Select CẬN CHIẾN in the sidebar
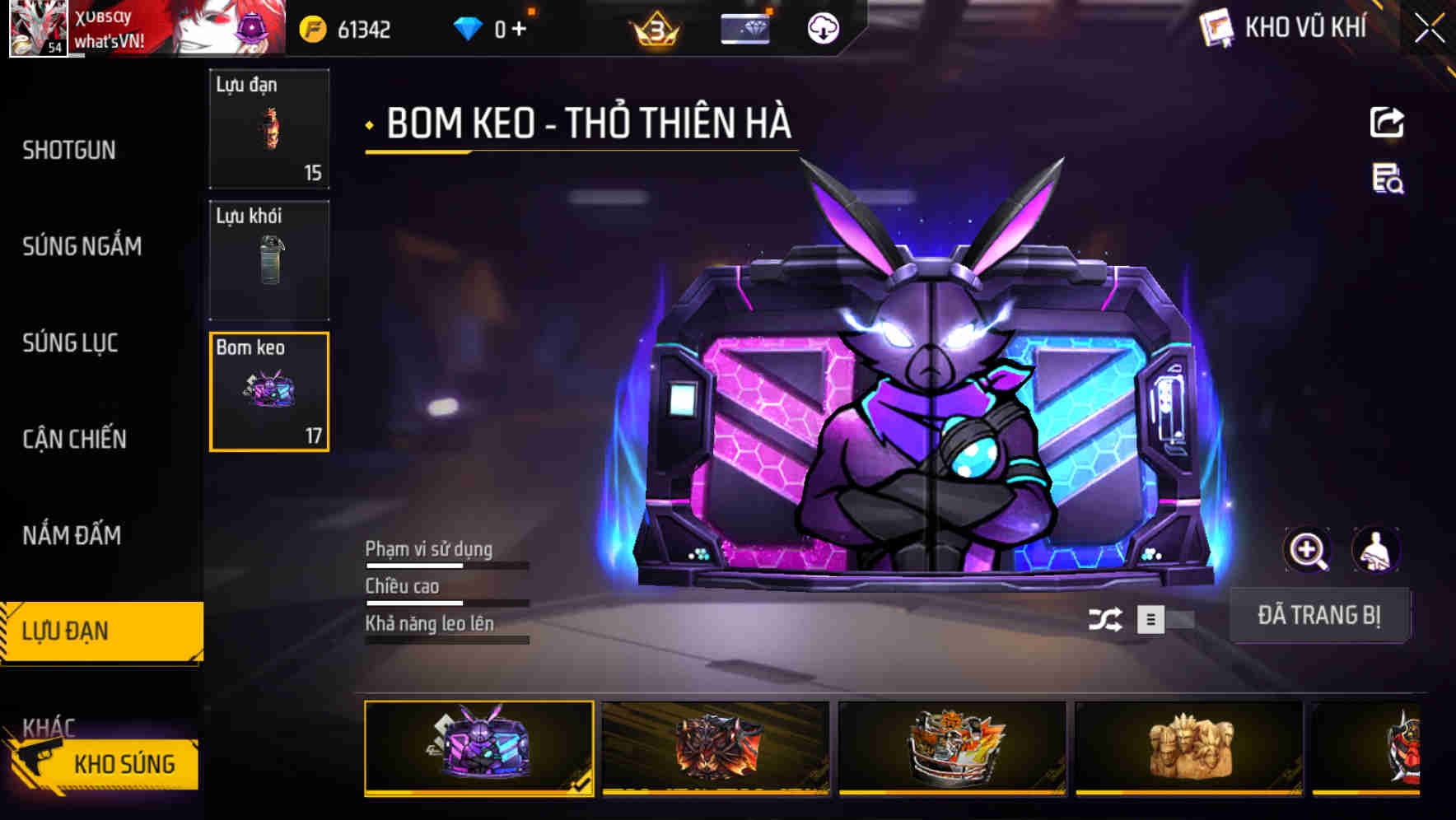Image resolution: width=1456 pixels, height=820 pixels. (72, 439)
